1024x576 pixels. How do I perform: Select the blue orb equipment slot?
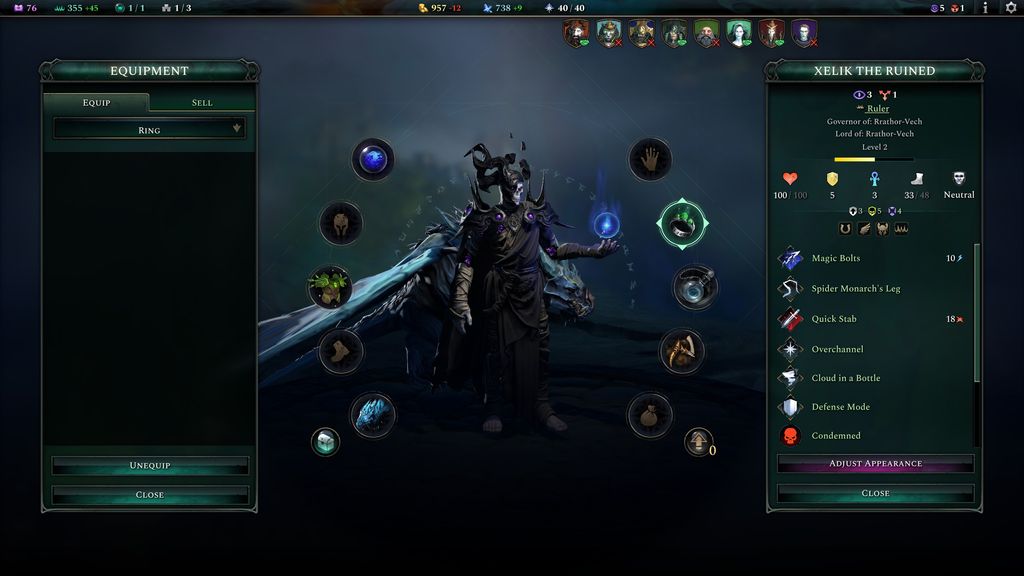[x=373, y=159]
